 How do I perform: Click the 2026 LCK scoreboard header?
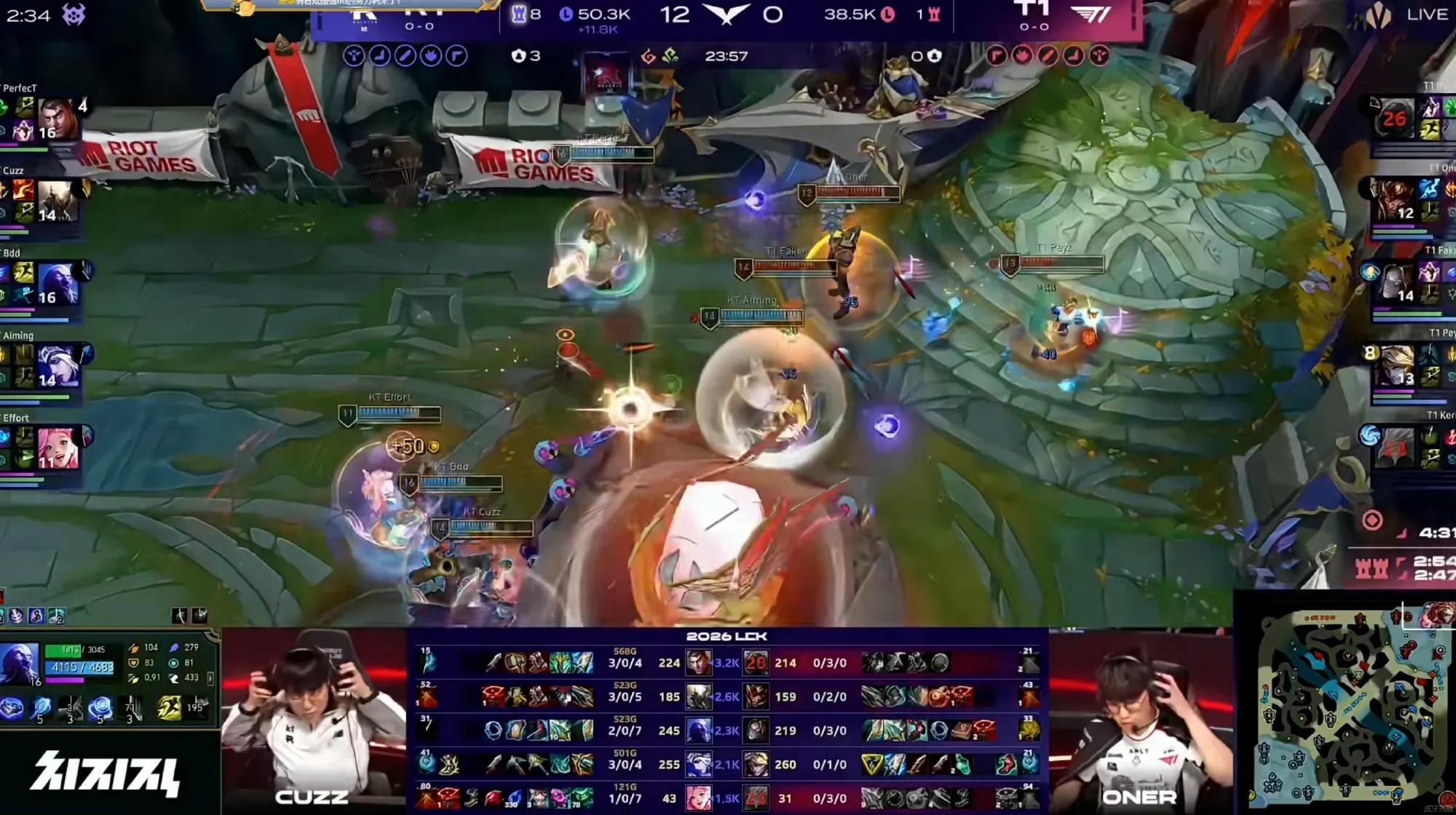tap(727, 636)
